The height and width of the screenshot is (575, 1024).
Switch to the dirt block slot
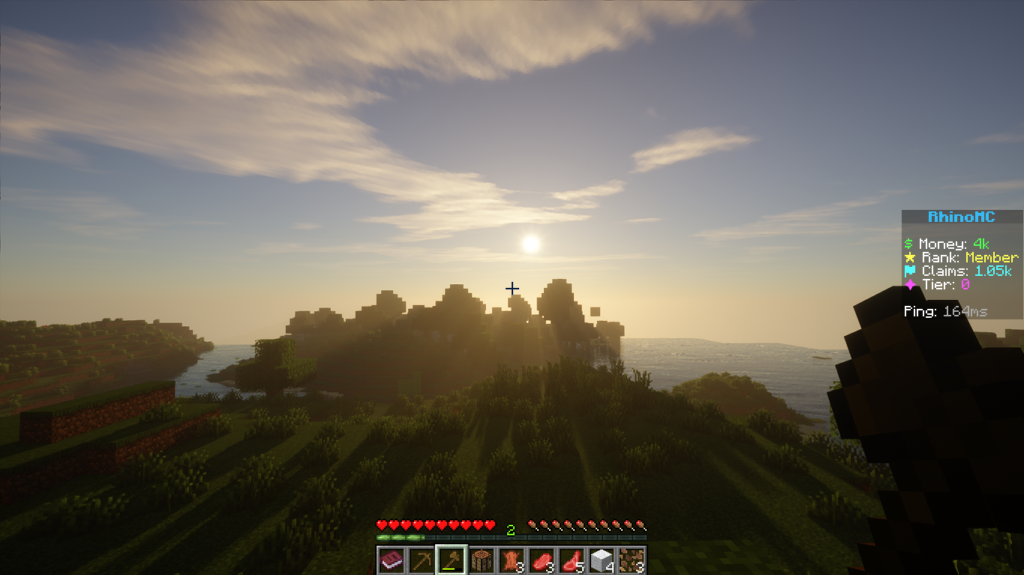tap(631, 560)
